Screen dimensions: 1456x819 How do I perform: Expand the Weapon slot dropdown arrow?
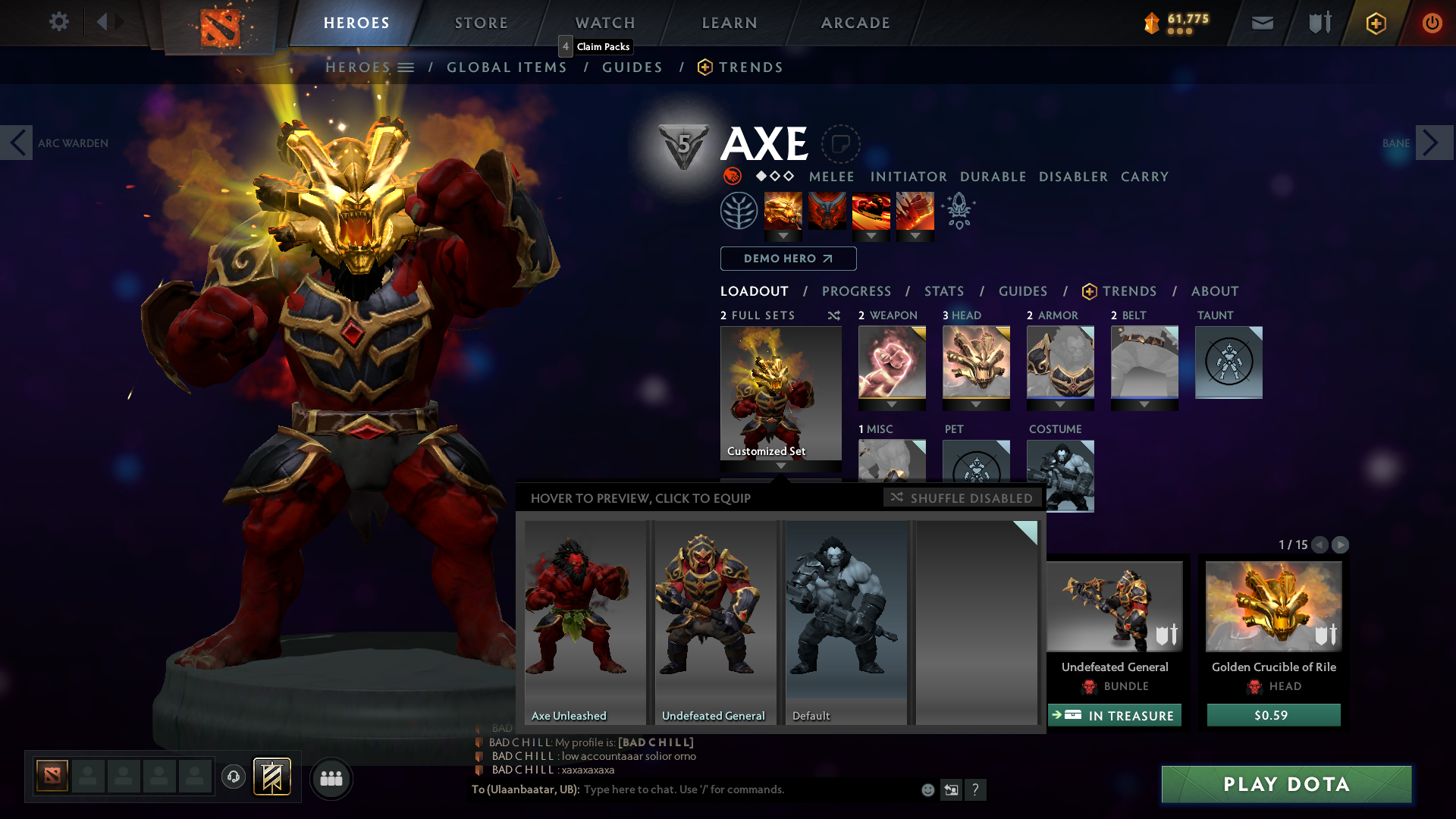[891, 404]
